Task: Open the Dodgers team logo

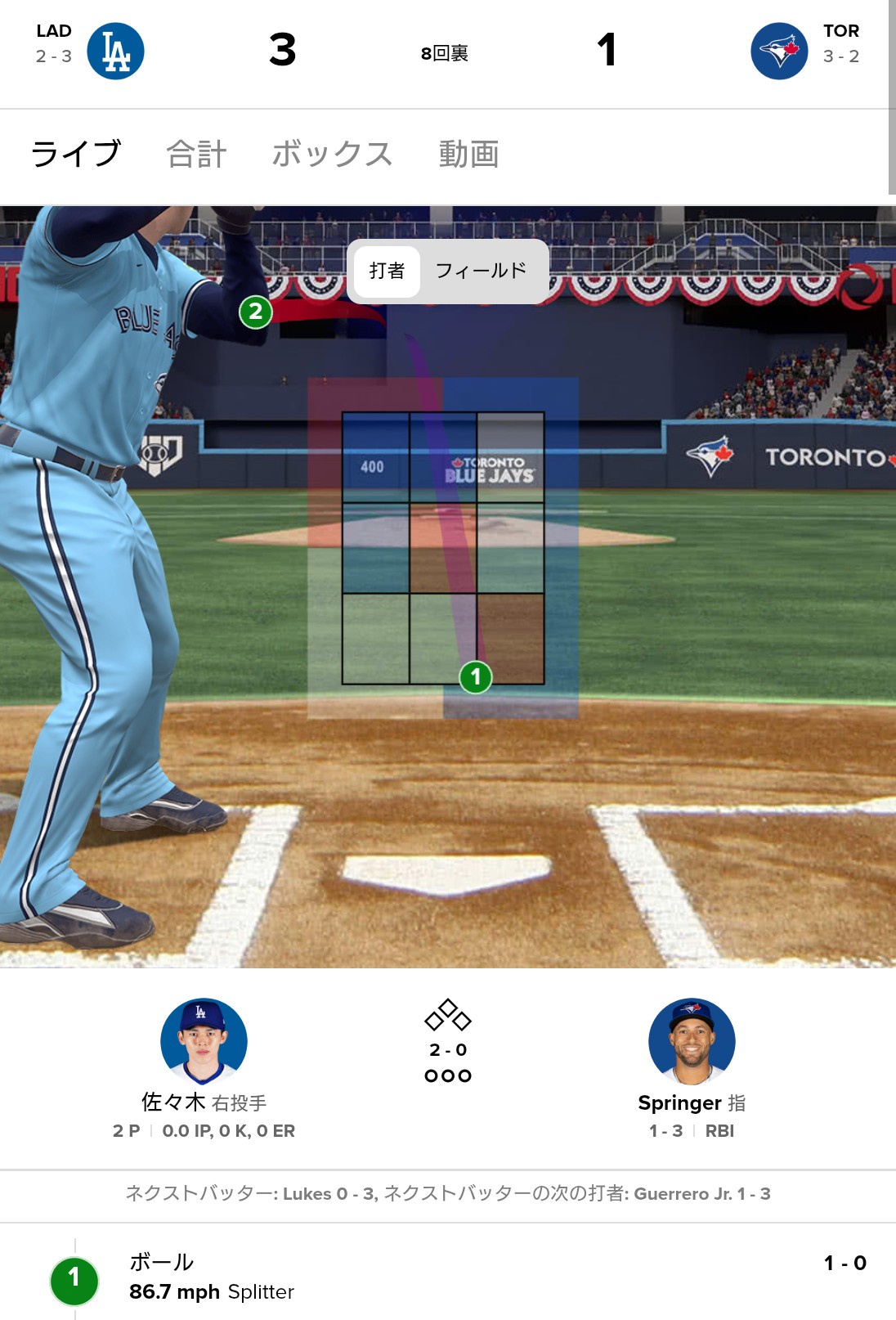Action: pyautogui.click(x=116, y=52)
